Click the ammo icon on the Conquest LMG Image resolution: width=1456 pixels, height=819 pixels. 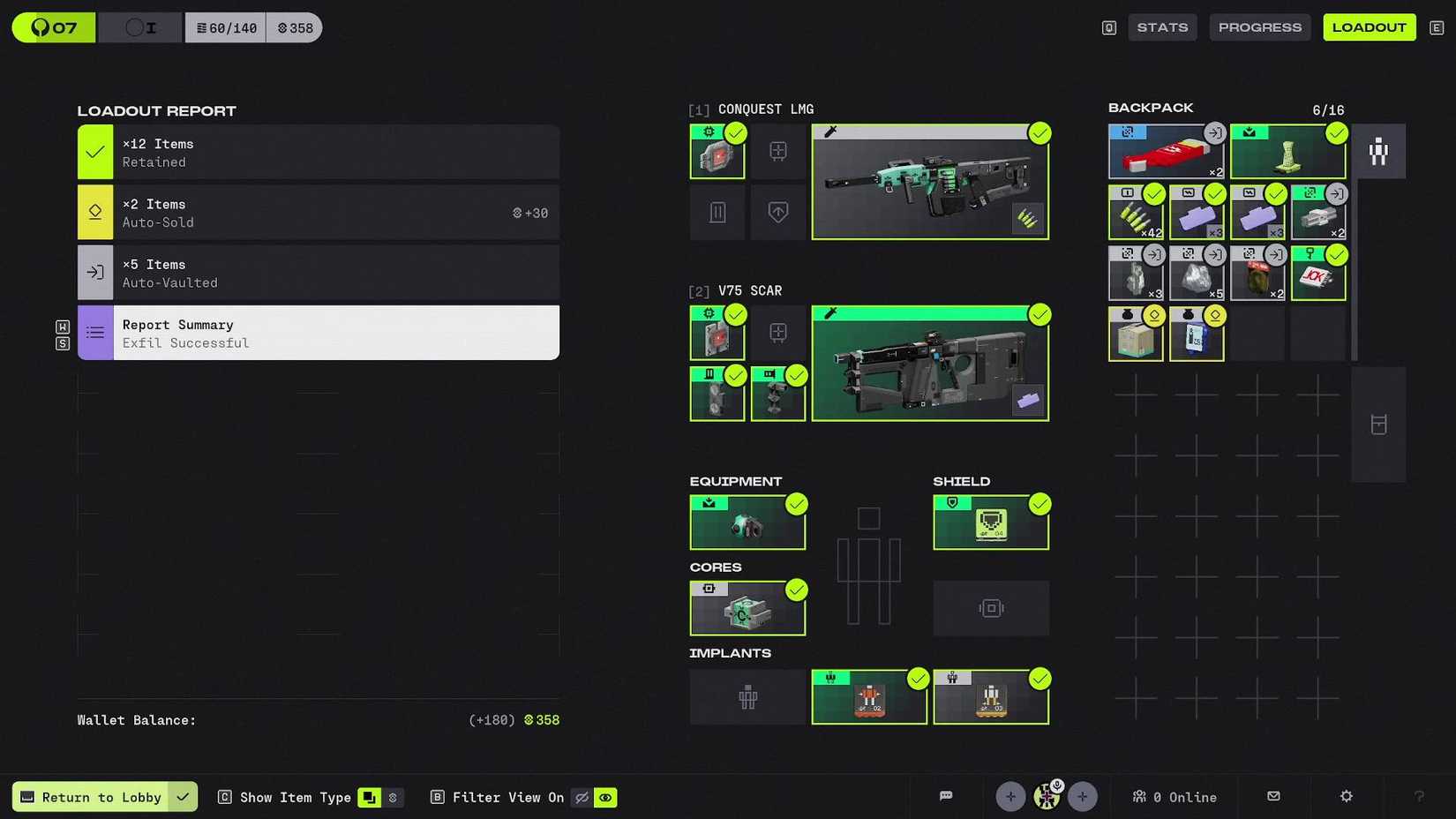click(1027, 219)
